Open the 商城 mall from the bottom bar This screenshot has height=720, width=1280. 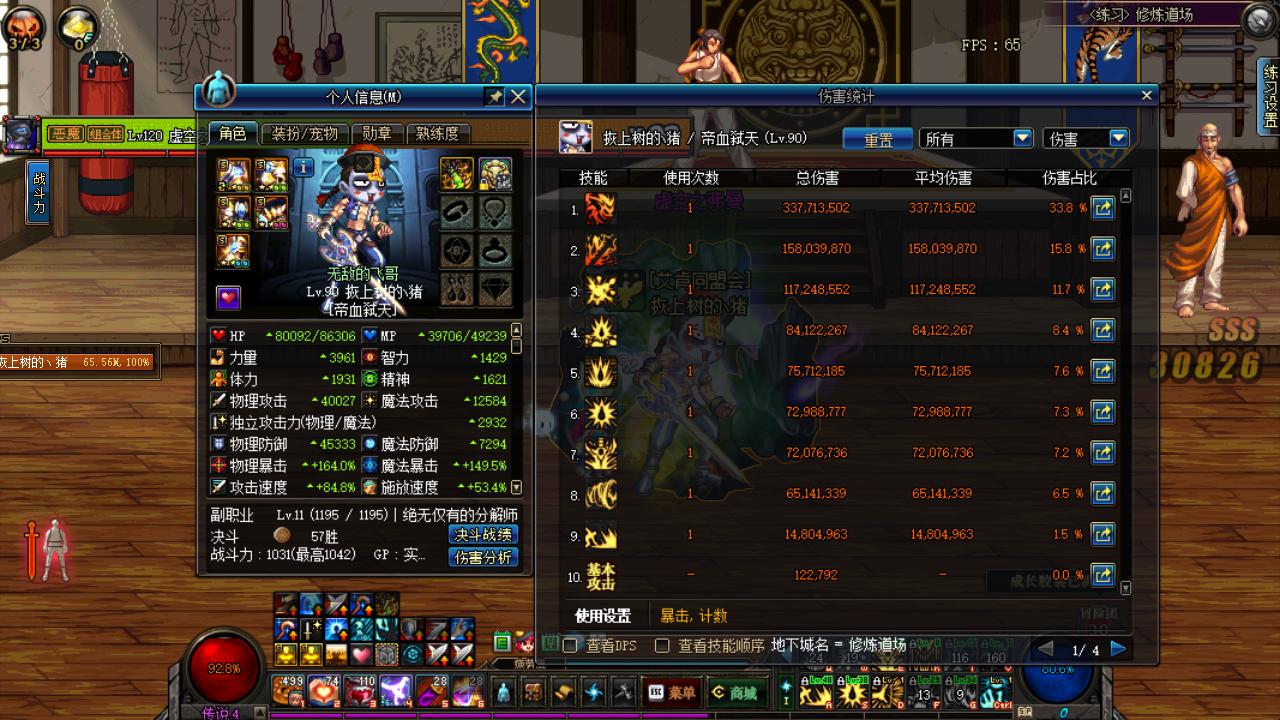point(736,692)
